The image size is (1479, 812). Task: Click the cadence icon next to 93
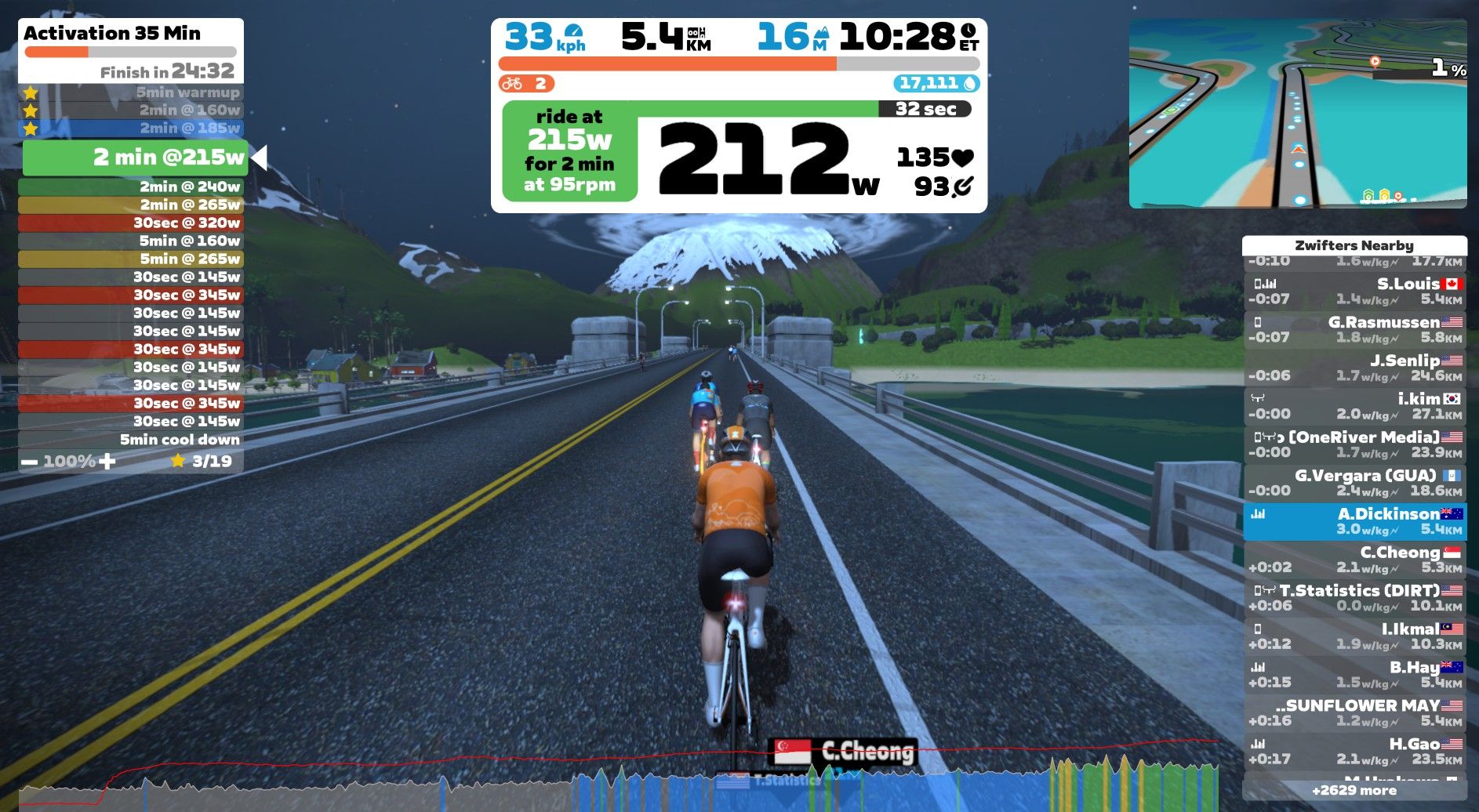pyautogui.click(x=963, y=188)
